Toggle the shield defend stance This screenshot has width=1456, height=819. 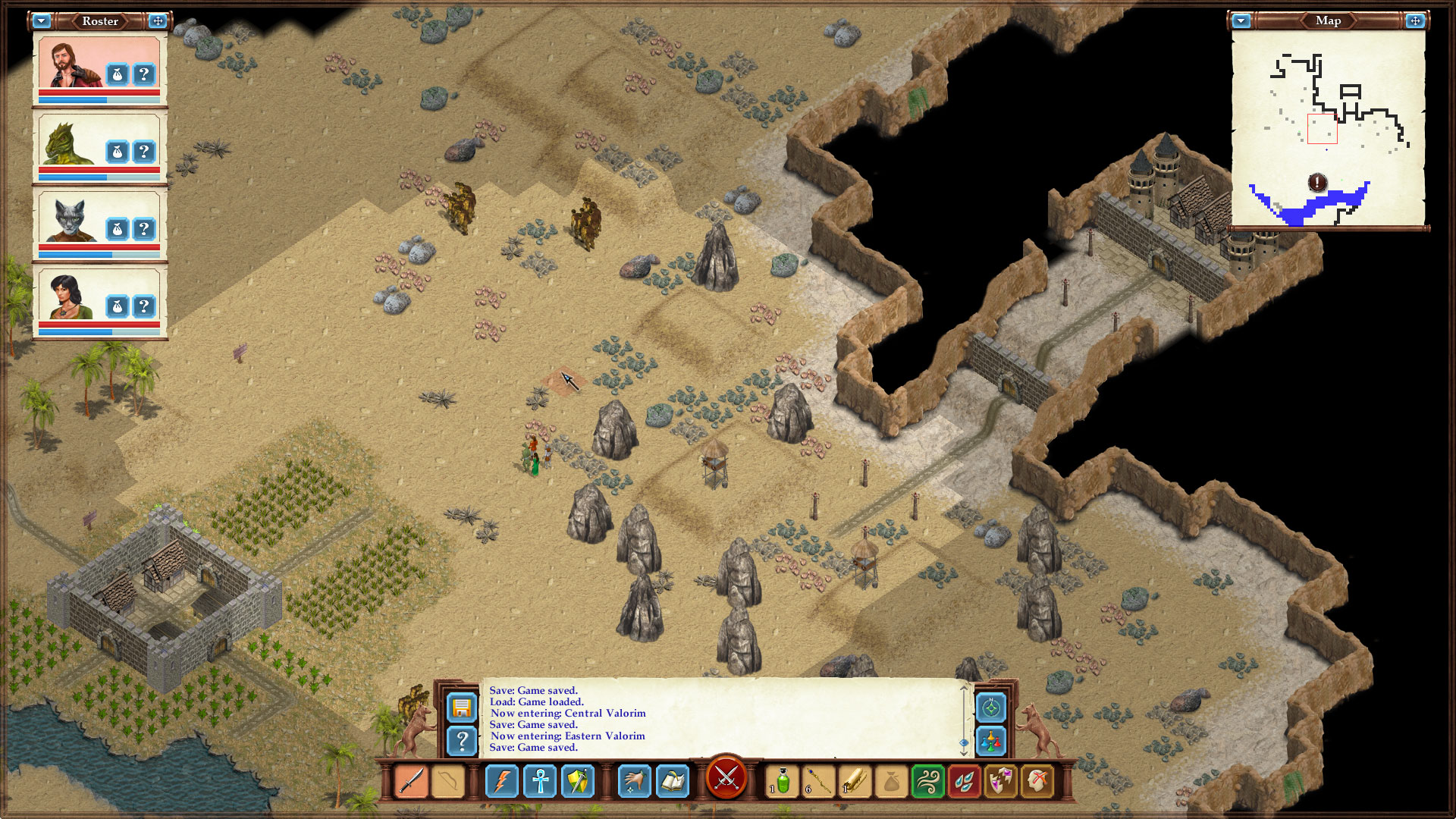click(578, 781)
